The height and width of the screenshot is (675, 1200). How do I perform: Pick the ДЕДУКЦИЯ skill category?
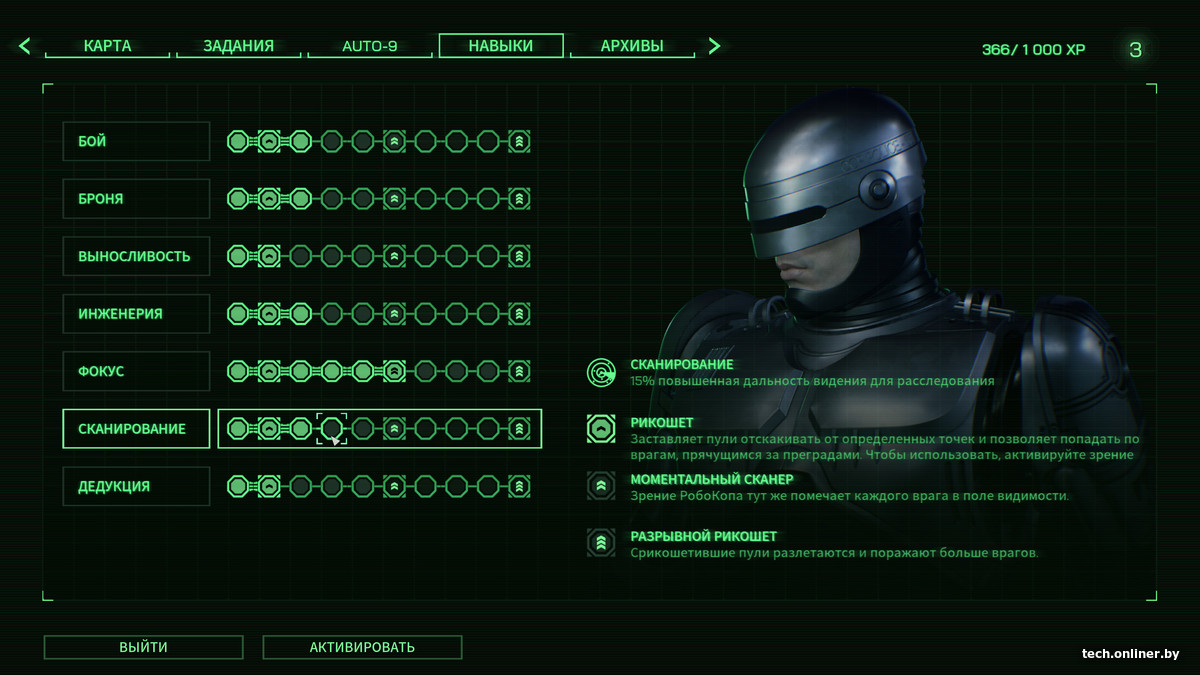coord(136,486)
